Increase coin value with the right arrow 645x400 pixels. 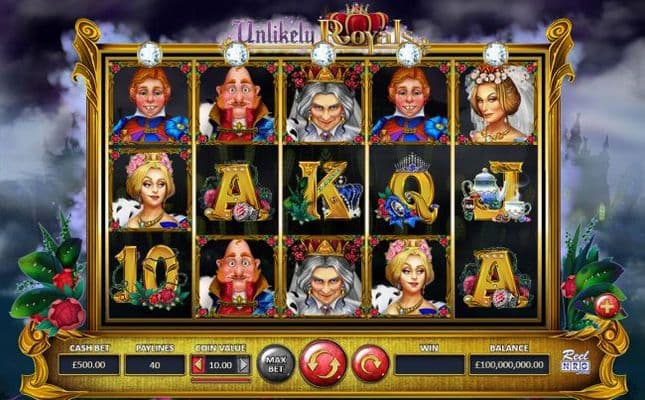243,365
